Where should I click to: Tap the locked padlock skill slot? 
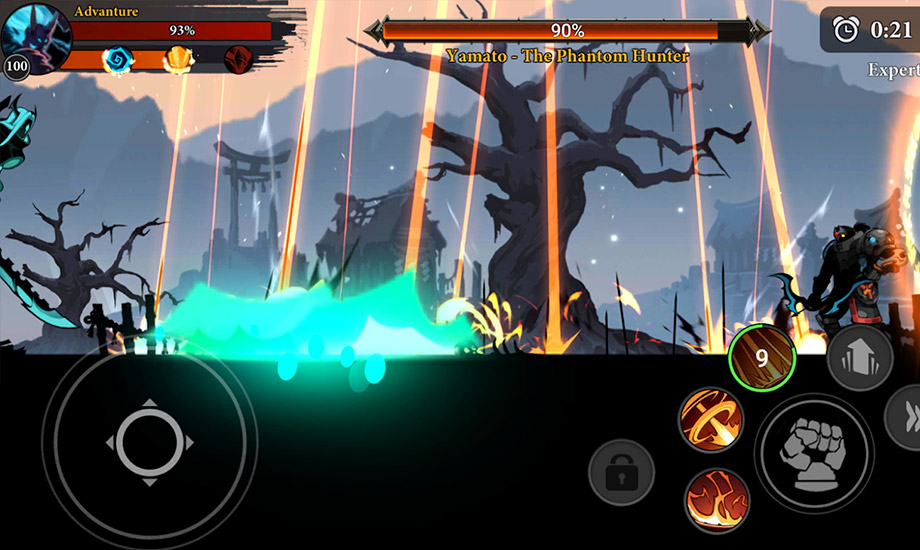[621, 472]
